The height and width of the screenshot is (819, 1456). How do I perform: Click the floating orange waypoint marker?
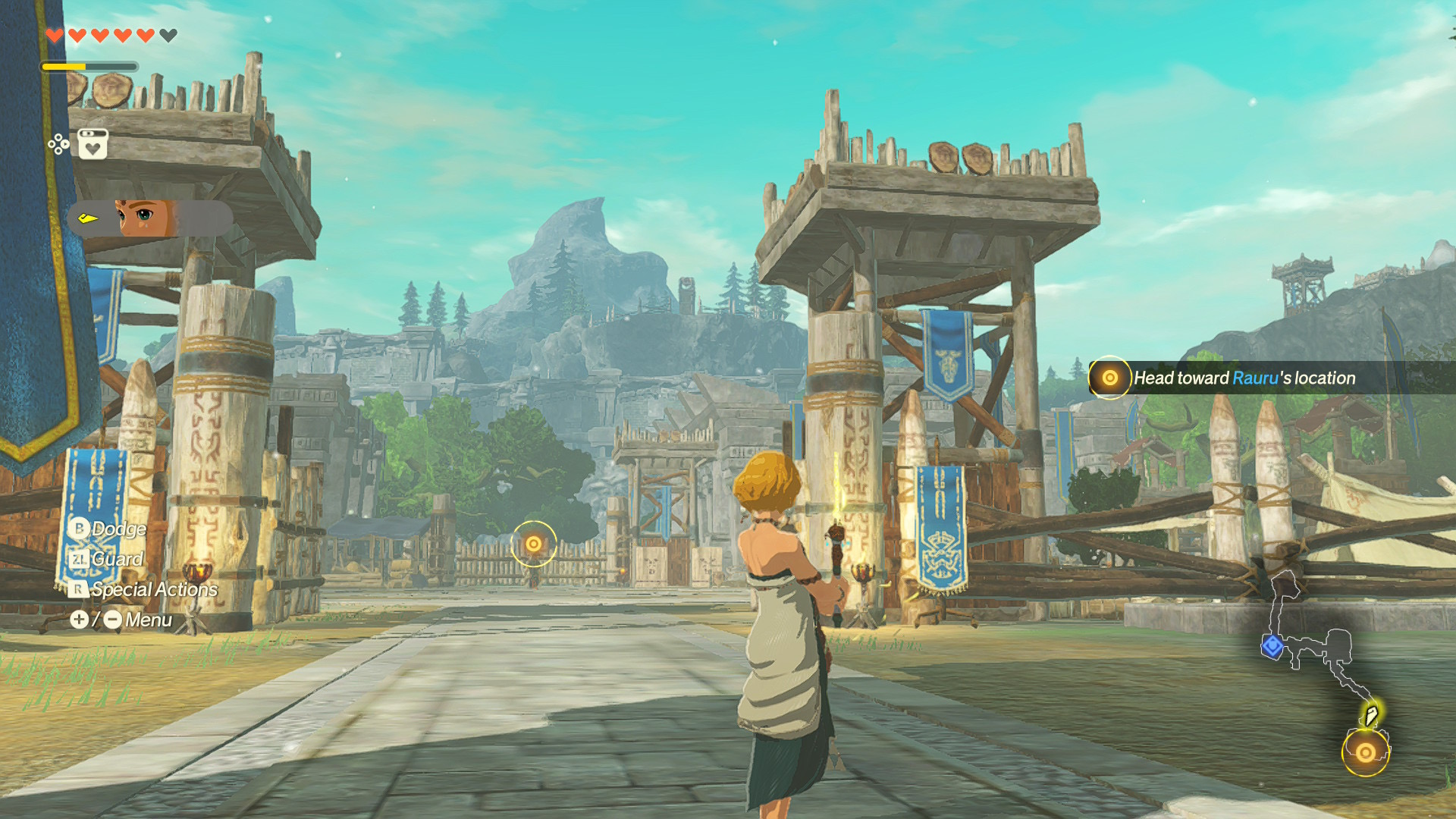pyautogui.click(x=533, y=543)
